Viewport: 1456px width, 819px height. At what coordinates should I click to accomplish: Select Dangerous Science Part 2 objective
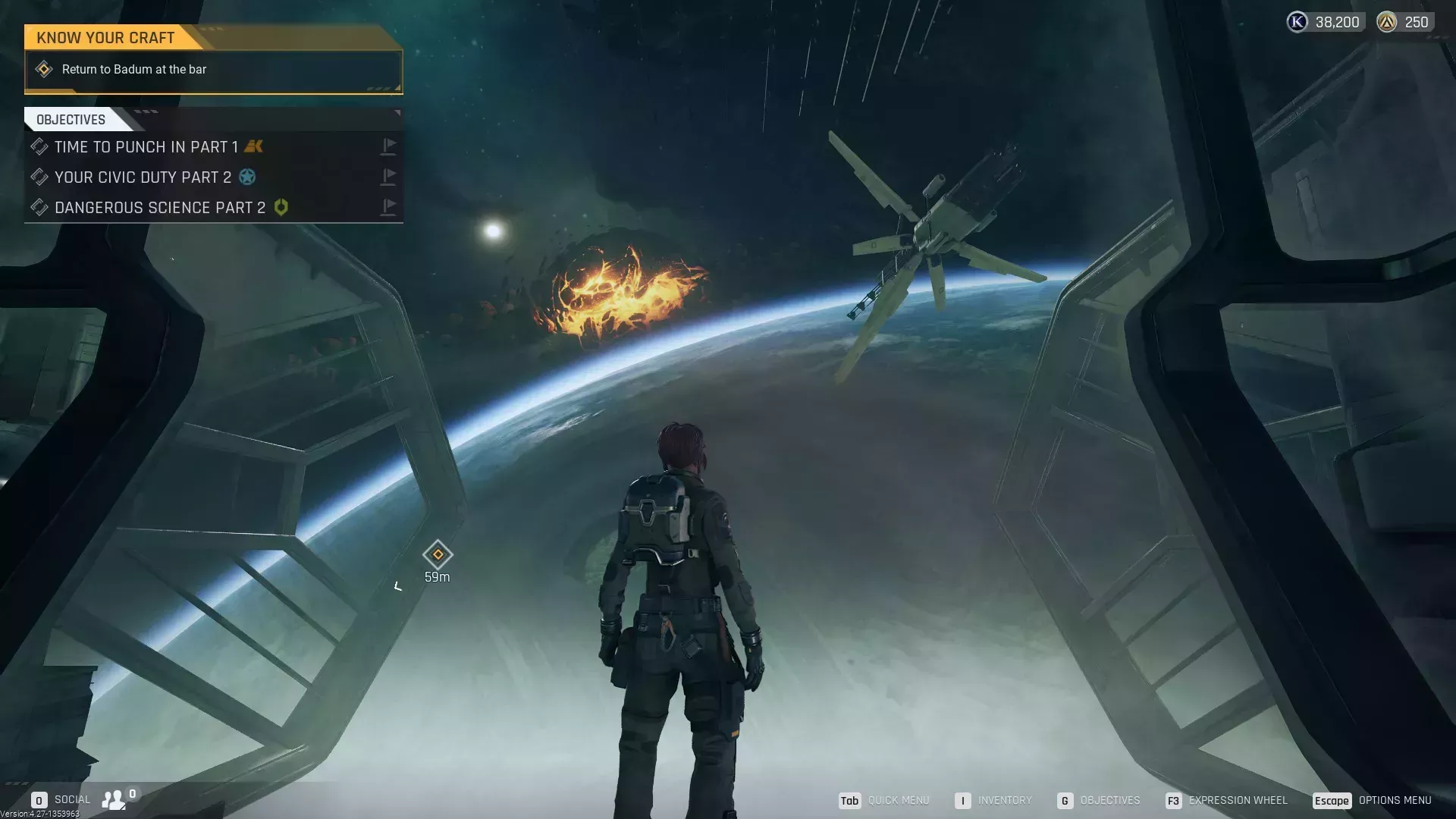160,208
